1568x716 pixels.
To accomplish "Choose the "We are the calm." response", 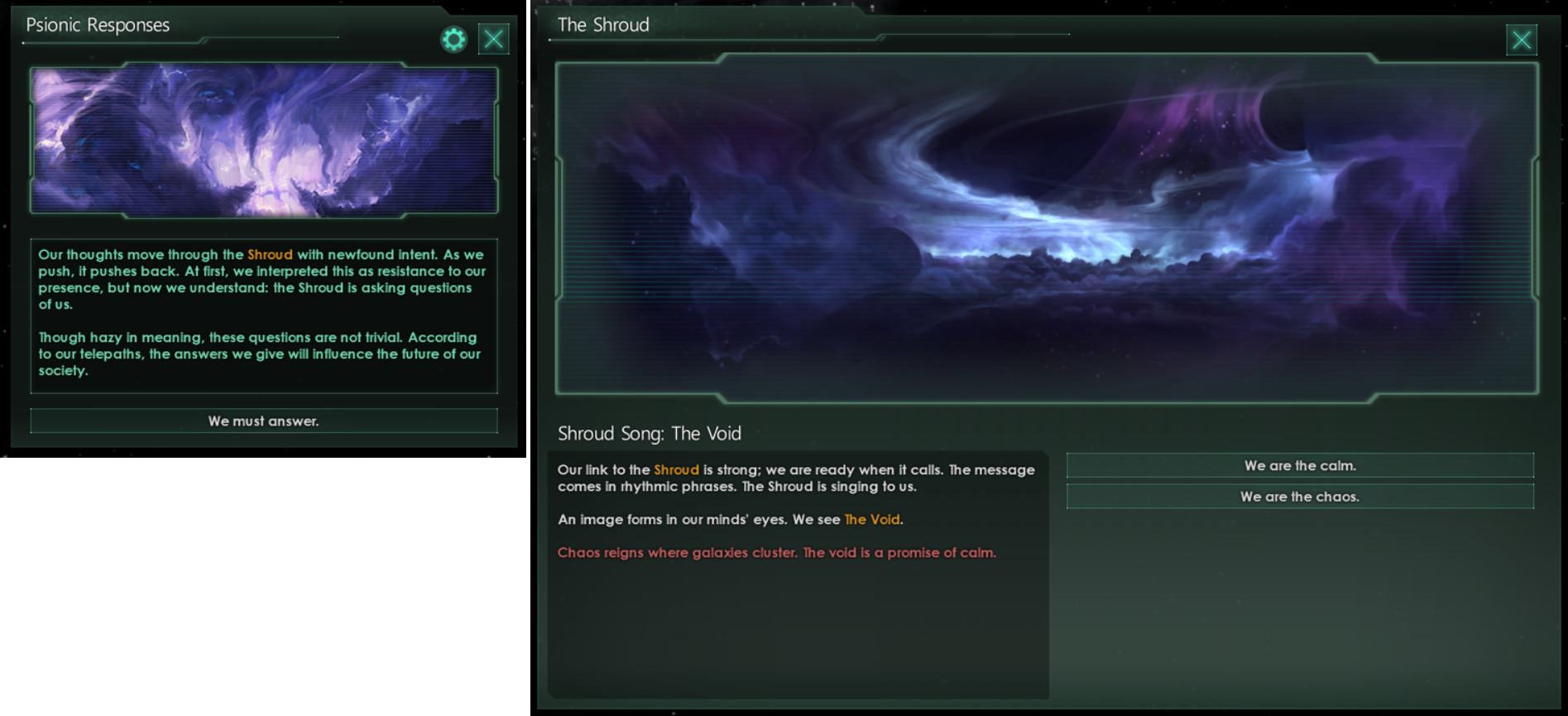I will click(1300, 465).
